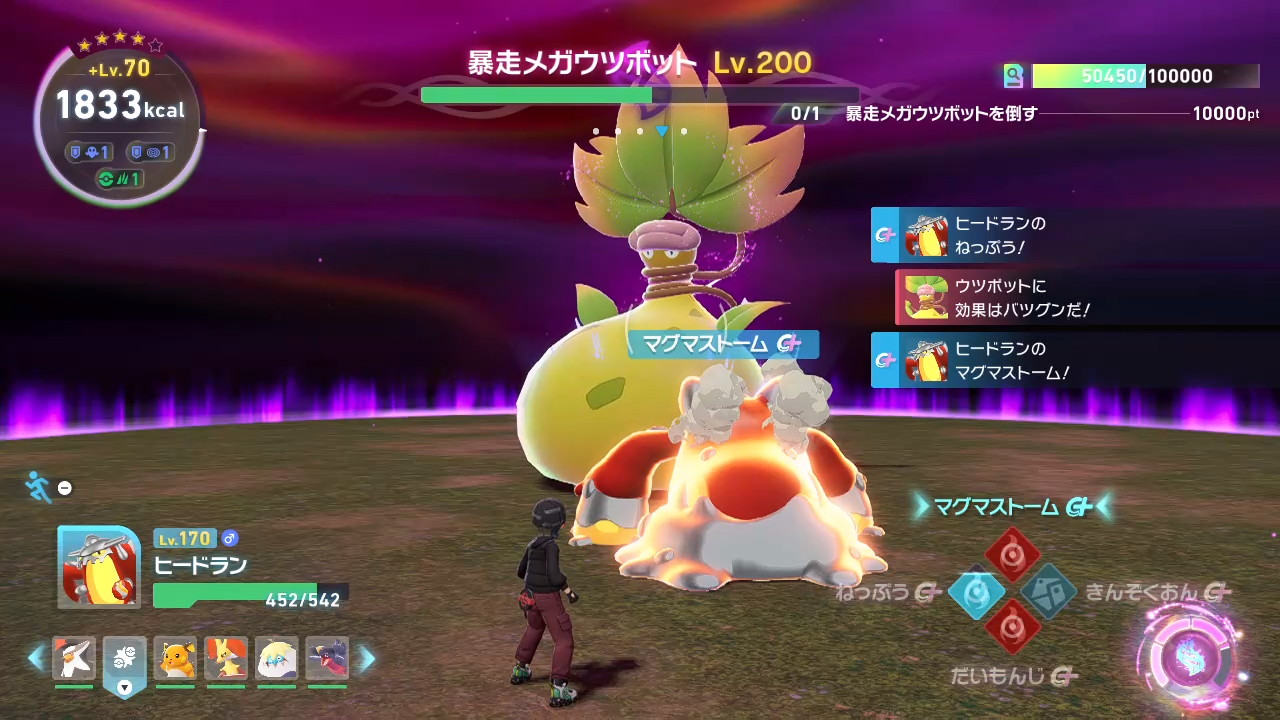
Task: Choose the white fluffy blue-faced Pokémon slot
Action: point(276,659)
